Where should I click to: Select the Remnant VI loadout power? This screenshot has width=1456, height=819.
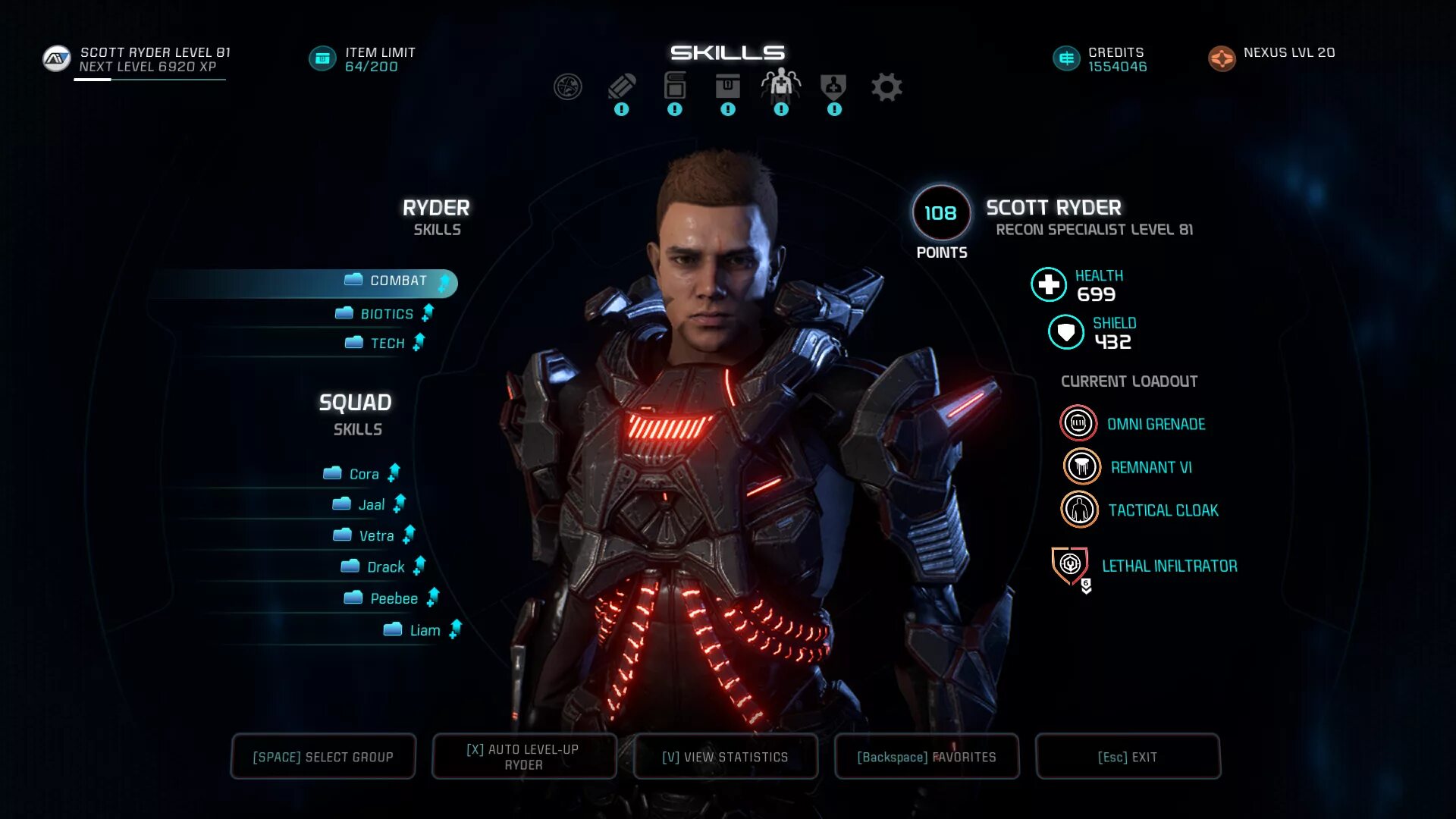1081,467
